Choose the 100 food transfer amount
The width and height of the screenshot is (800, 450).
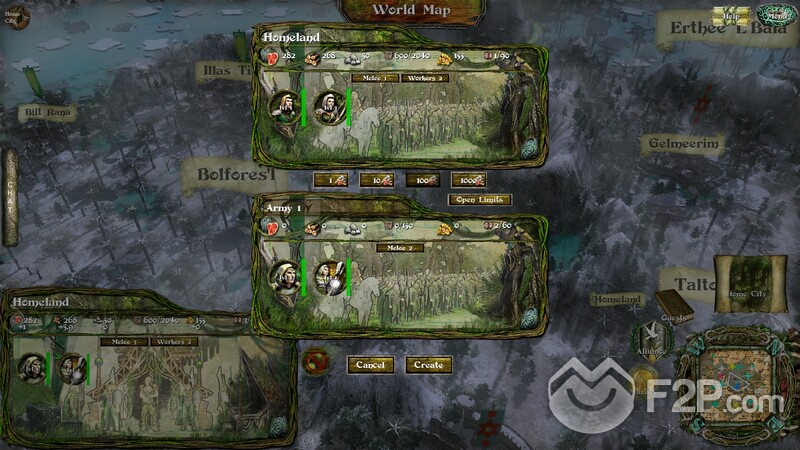pos(421,180)
